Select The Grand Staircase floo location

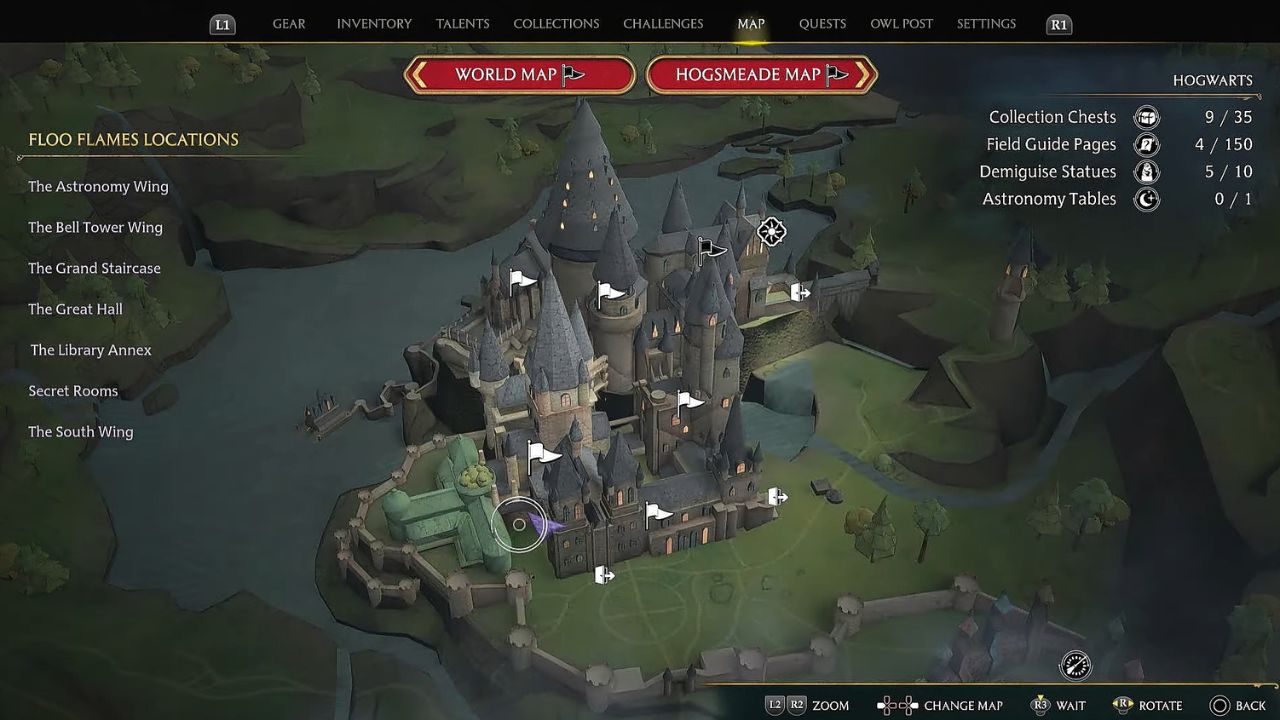click(94, 269)
